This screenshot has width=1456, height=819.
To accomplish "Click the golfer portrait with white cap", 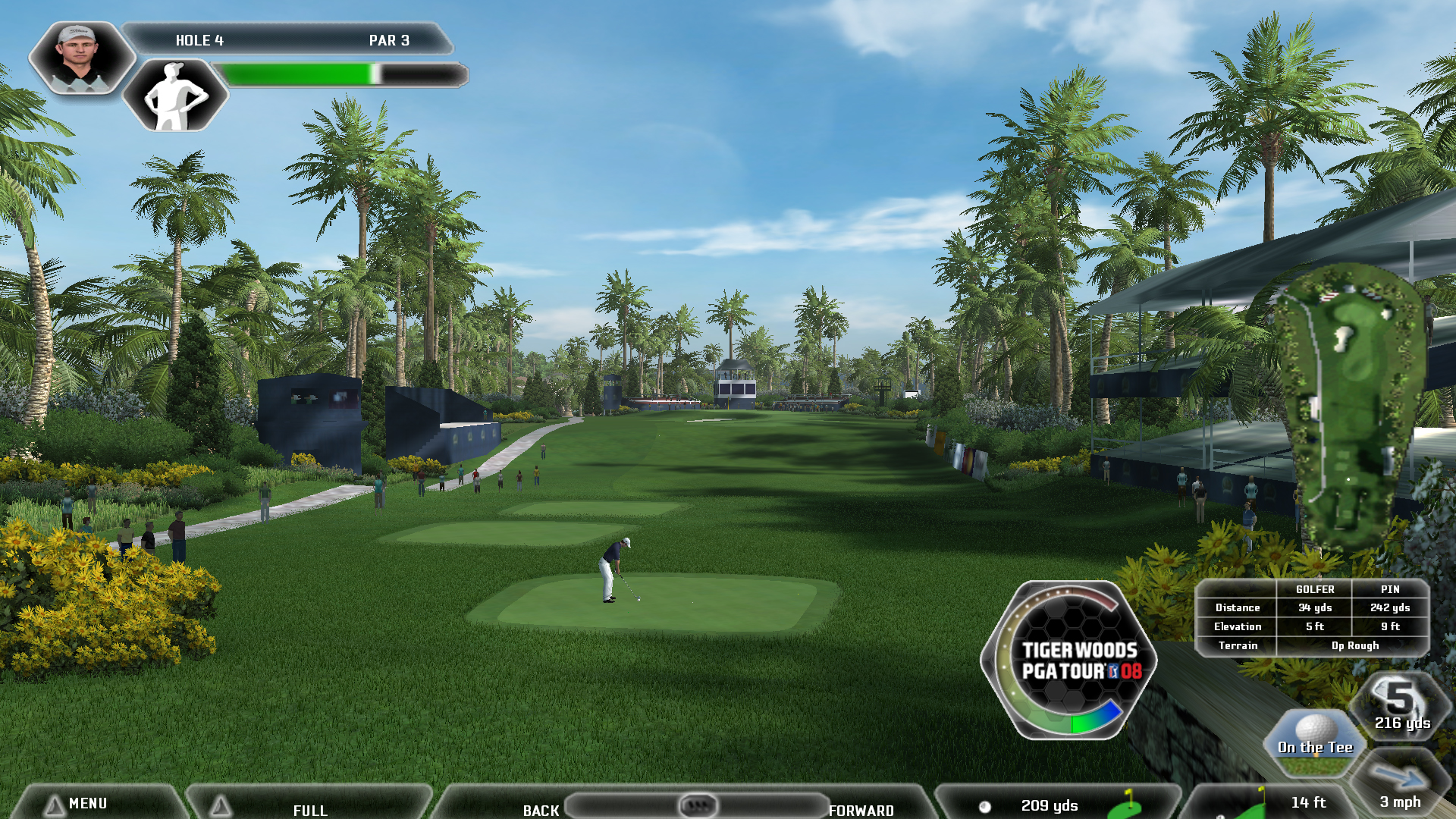I will click(x=80, y=58).
